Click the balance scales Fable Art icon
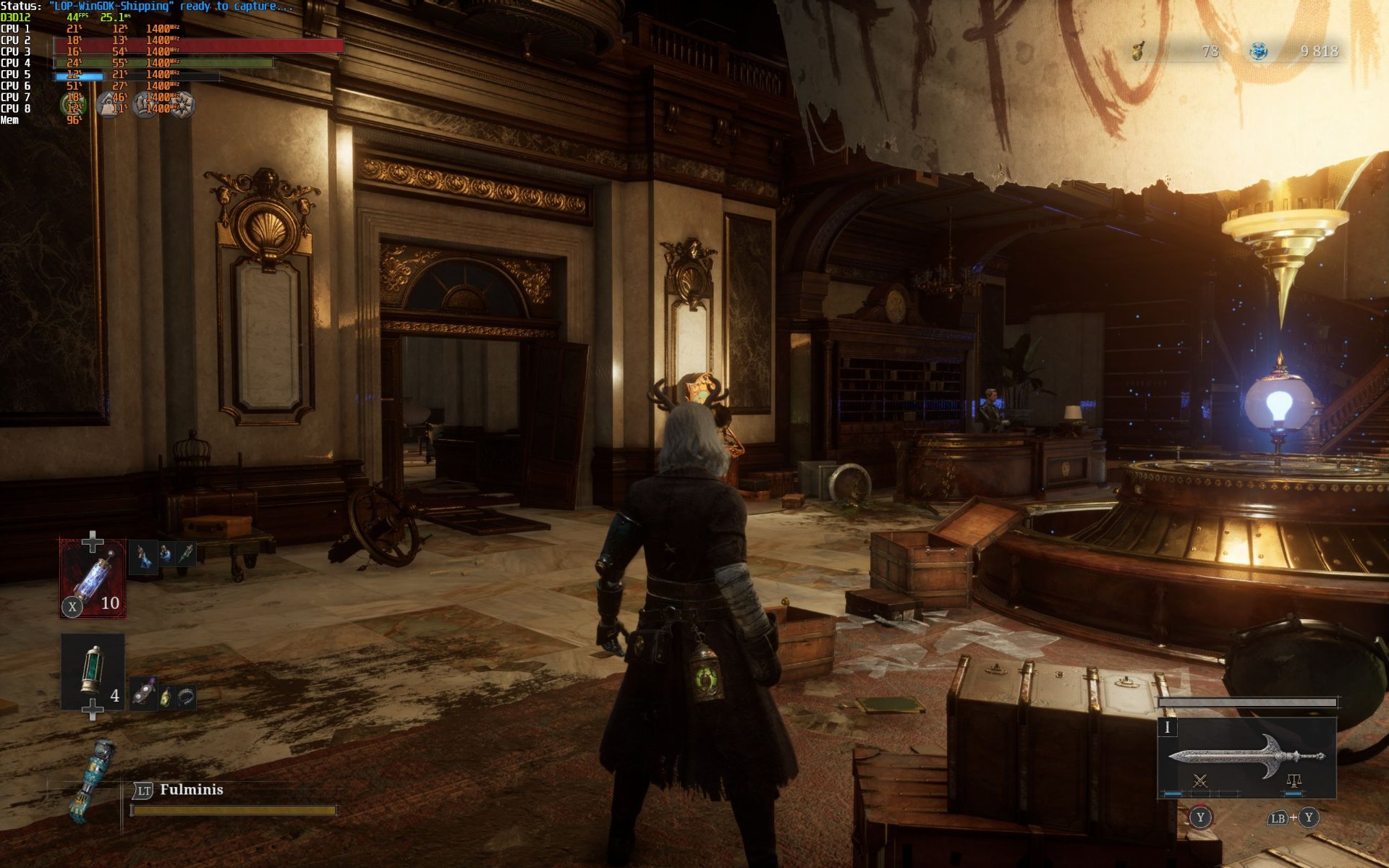 point(1294,781)
